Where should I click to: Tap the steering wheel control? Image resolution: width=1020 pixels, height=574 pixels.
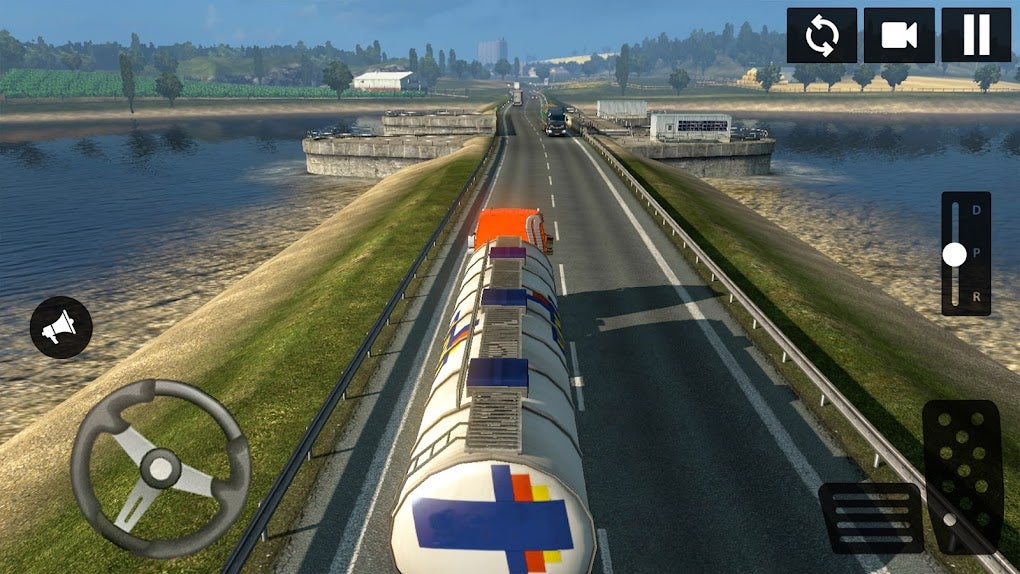160,467
